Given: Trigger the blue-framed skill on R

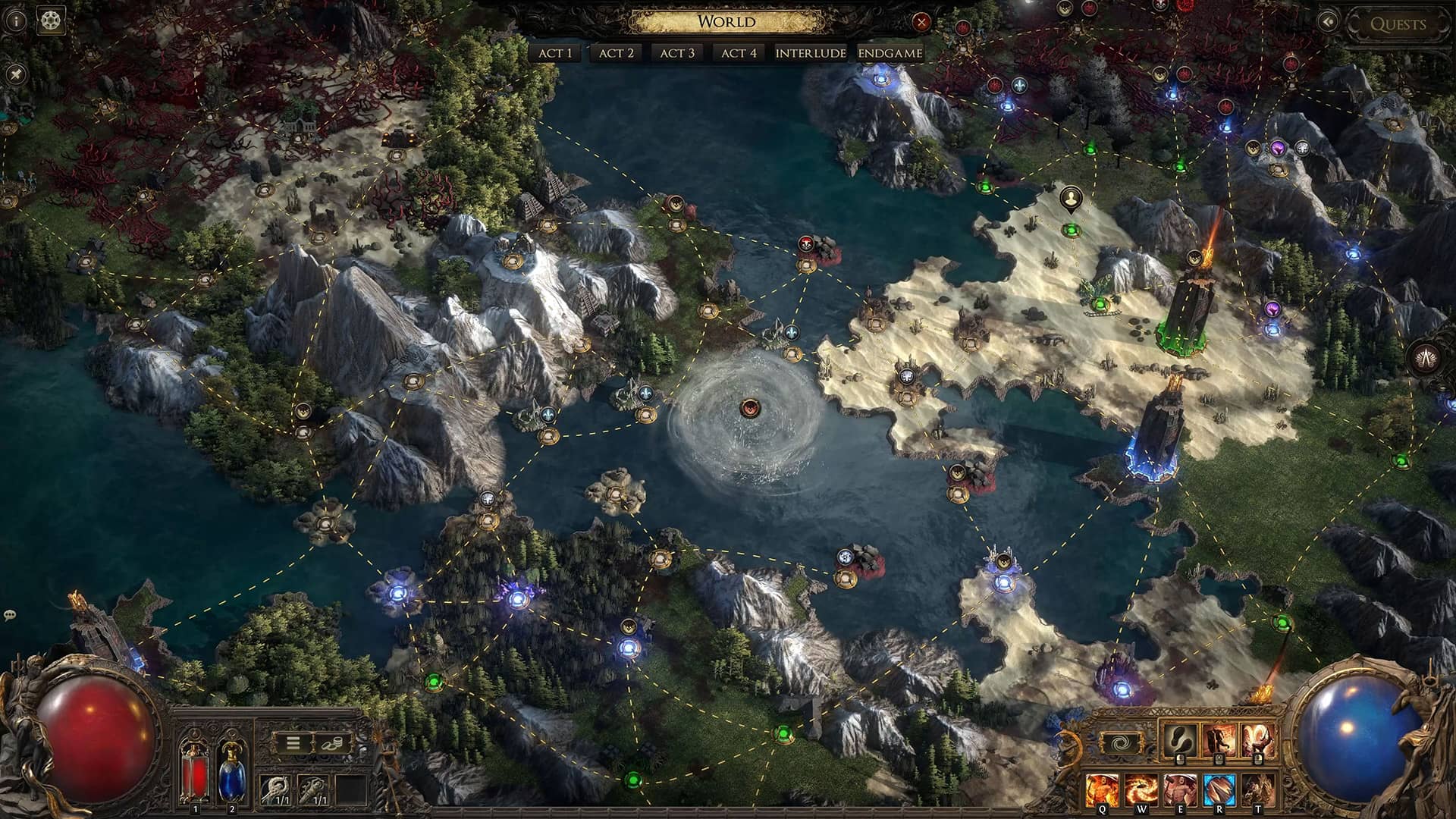Looking at the screenshot, I should tap(1219, 790).
